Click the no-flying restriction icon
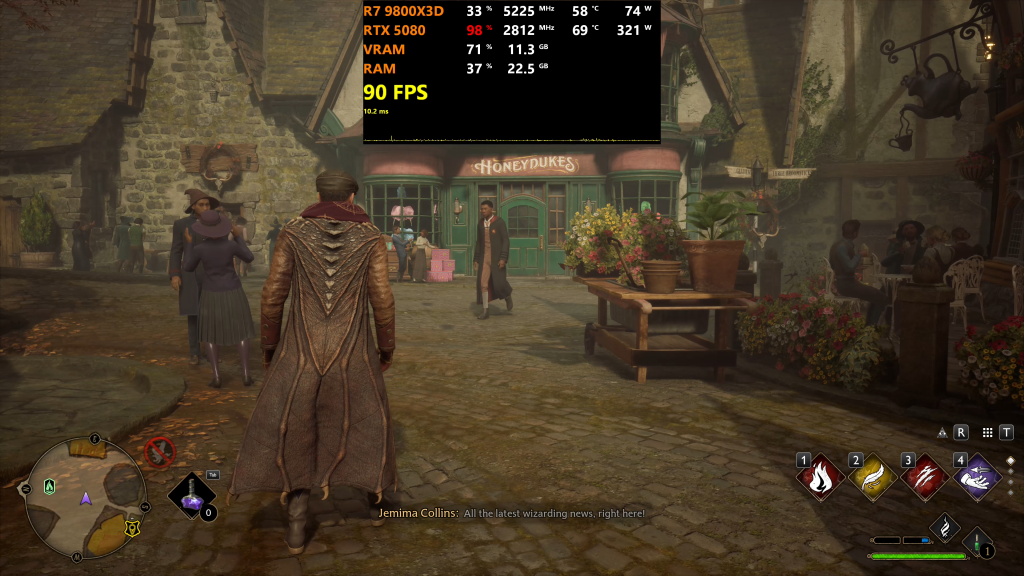The height and width of the screenshot is (576, 1024). (x=159, y=452)
